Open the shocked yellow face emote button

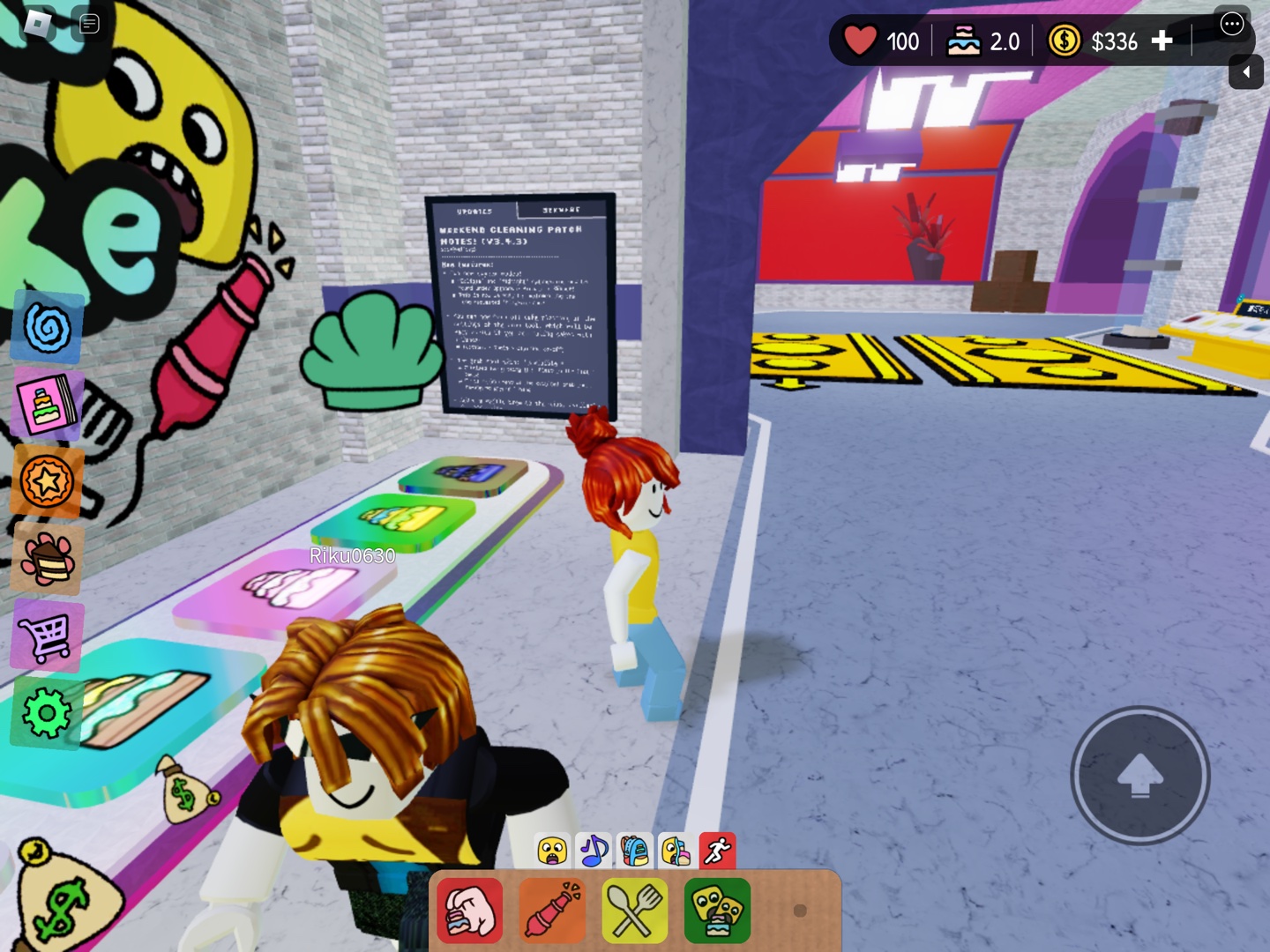tap(552, 852)
